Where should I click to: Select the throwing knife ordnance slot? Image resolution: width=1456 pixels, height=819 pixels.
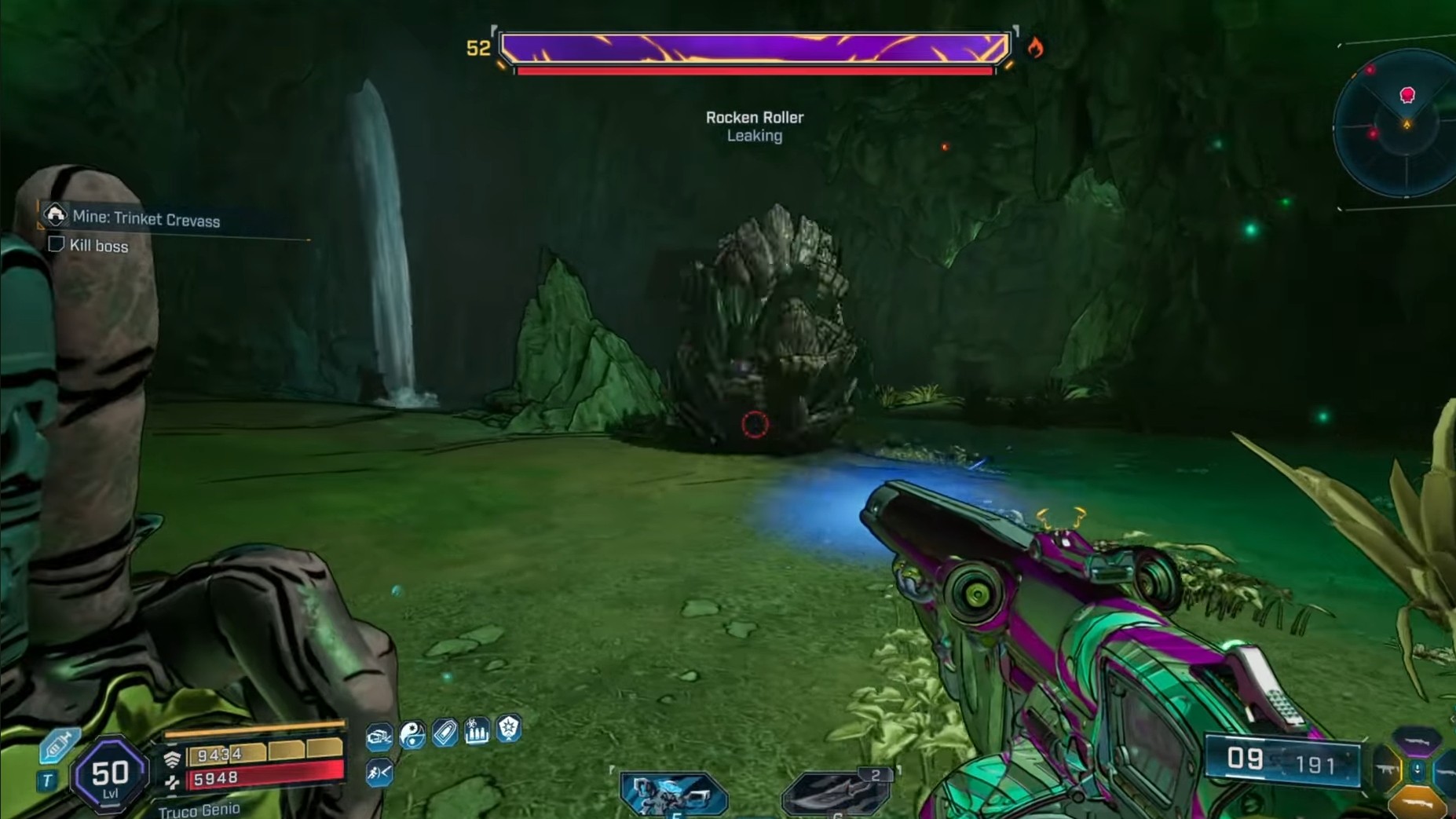click(836, 795)
